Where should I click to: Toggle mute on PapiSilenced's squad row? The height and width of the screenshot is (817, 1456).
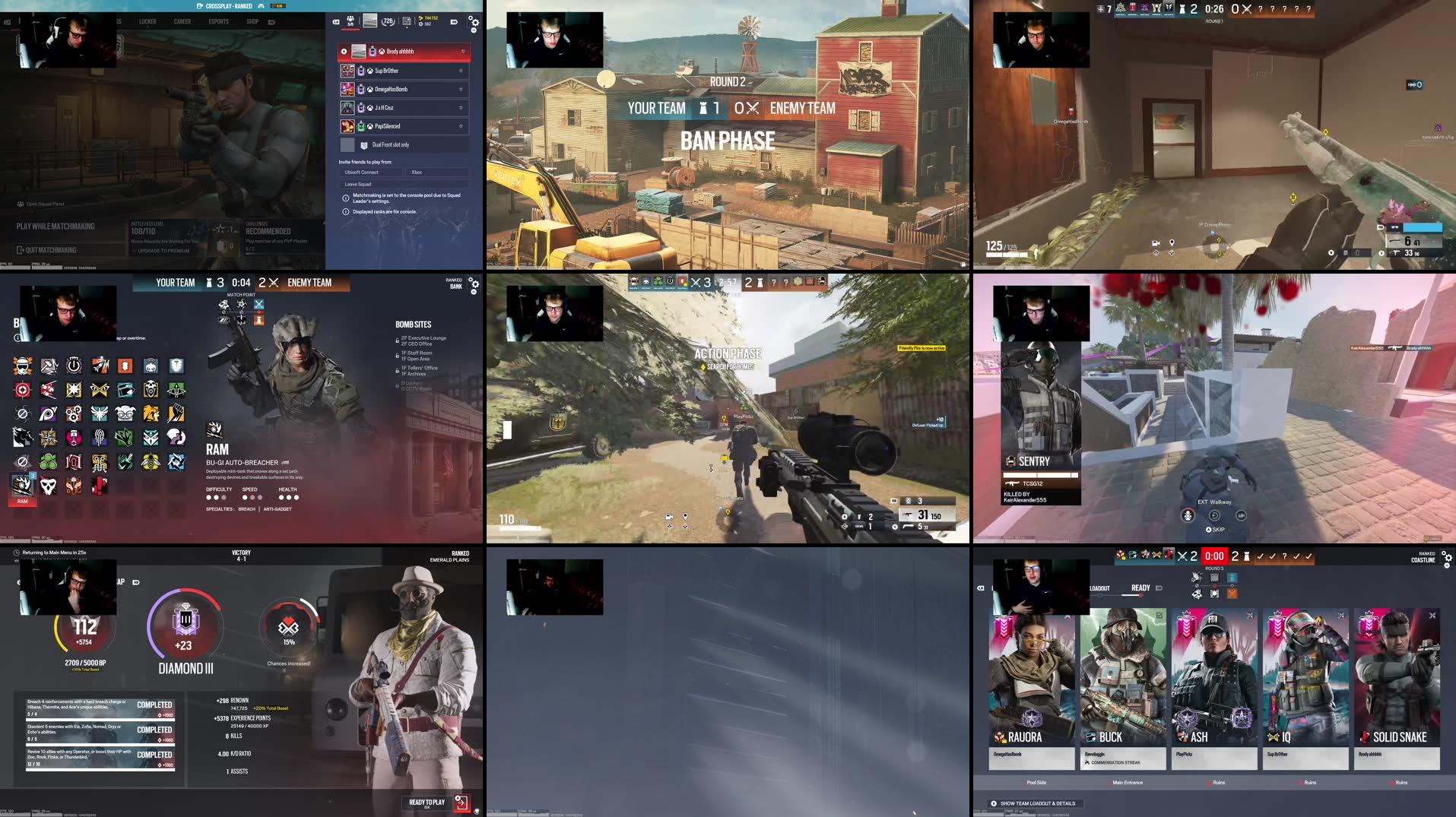461,126
